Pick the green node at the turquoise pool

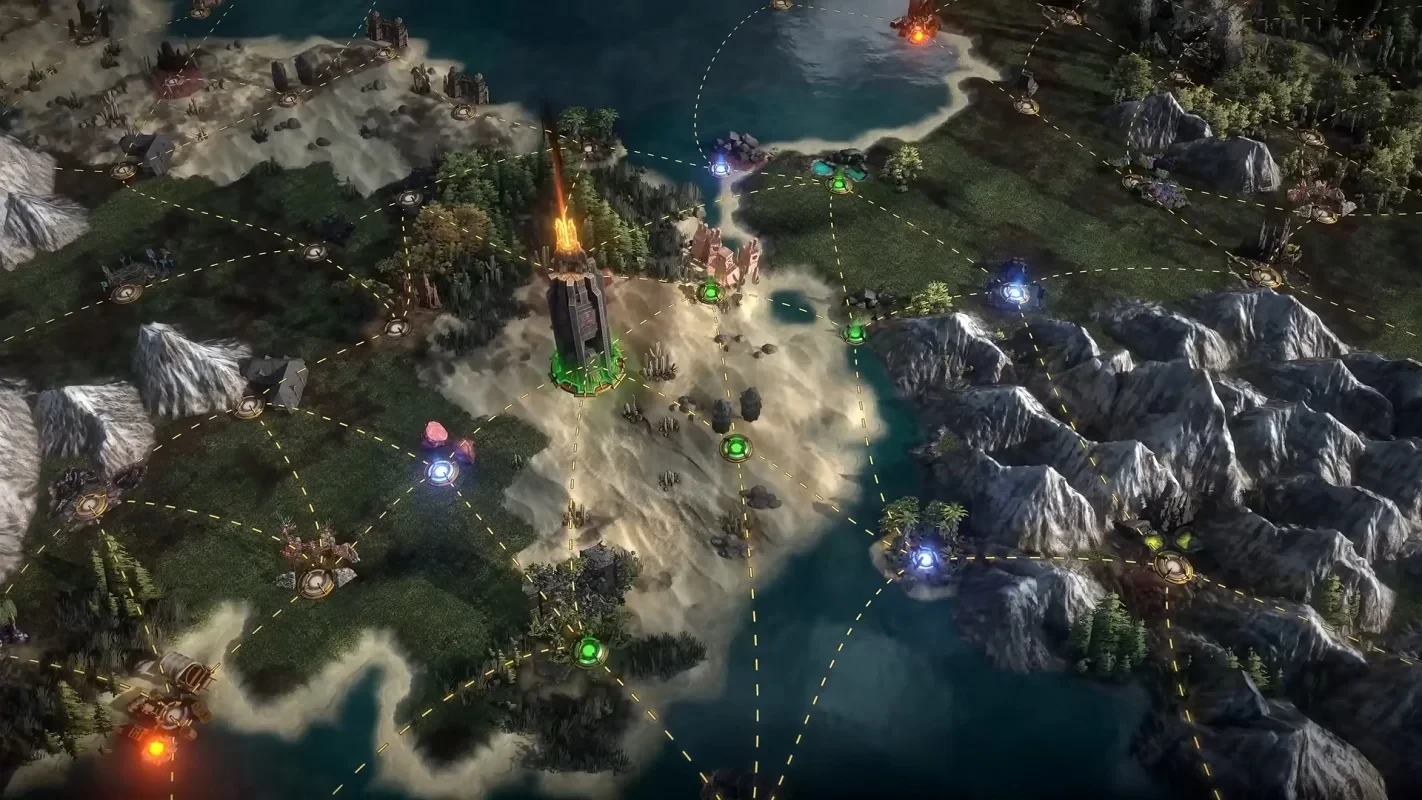[x=839, y=182]
